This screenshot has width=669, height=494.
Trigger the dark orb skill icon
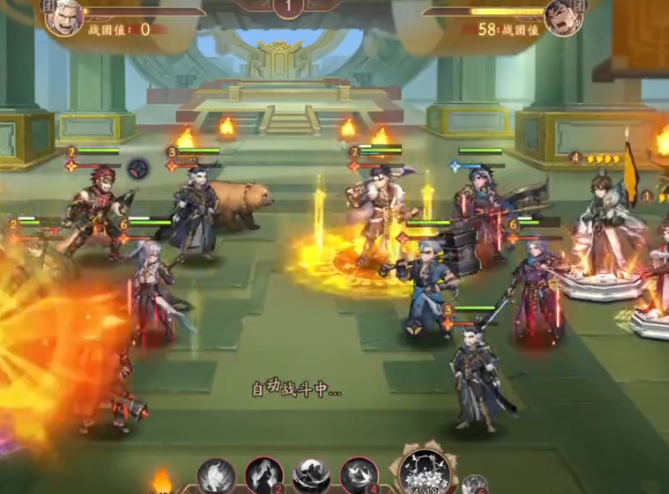[x=312, y=476]
